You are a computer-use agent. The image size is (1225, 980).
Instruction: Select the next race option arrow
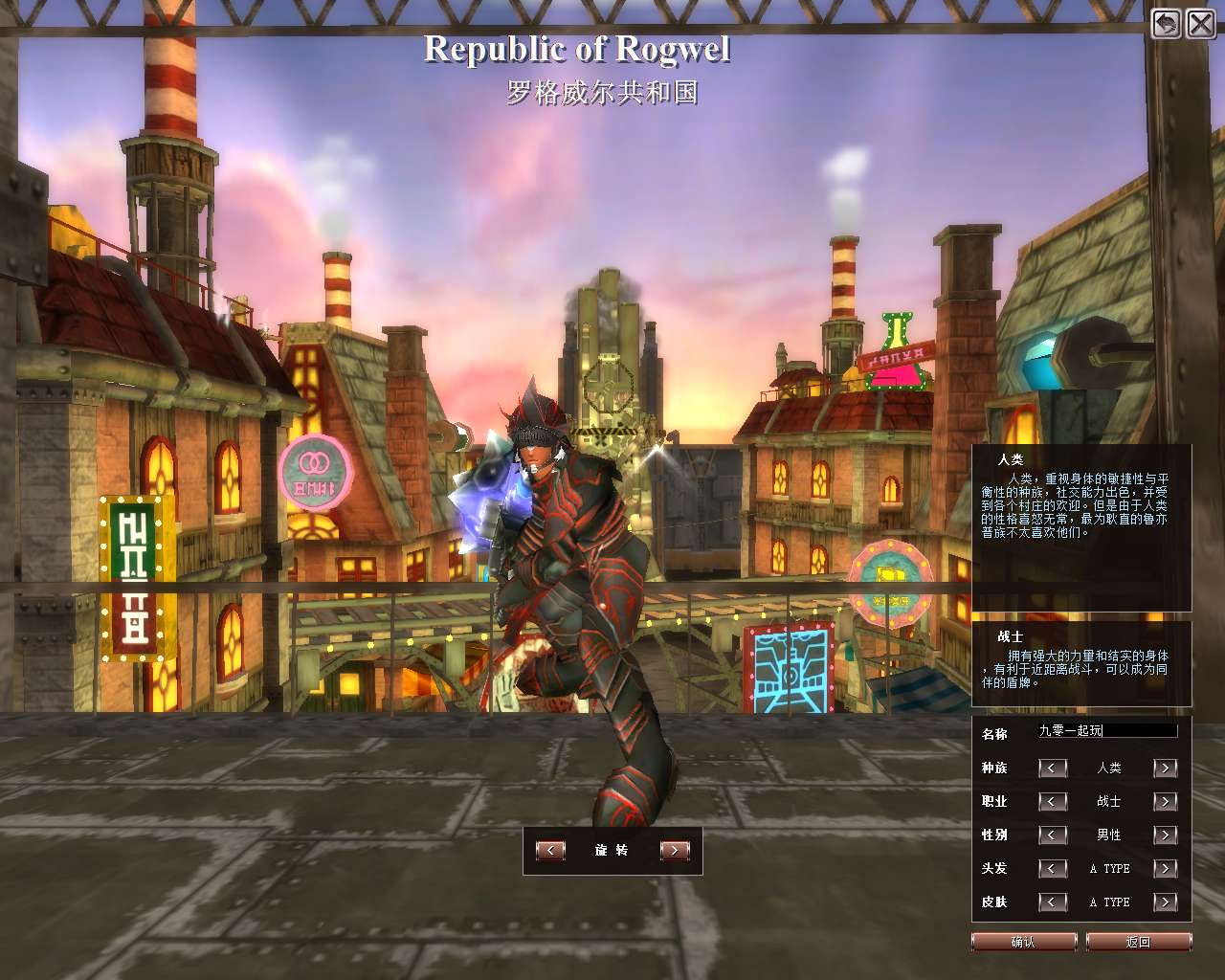click(1166, 768)
